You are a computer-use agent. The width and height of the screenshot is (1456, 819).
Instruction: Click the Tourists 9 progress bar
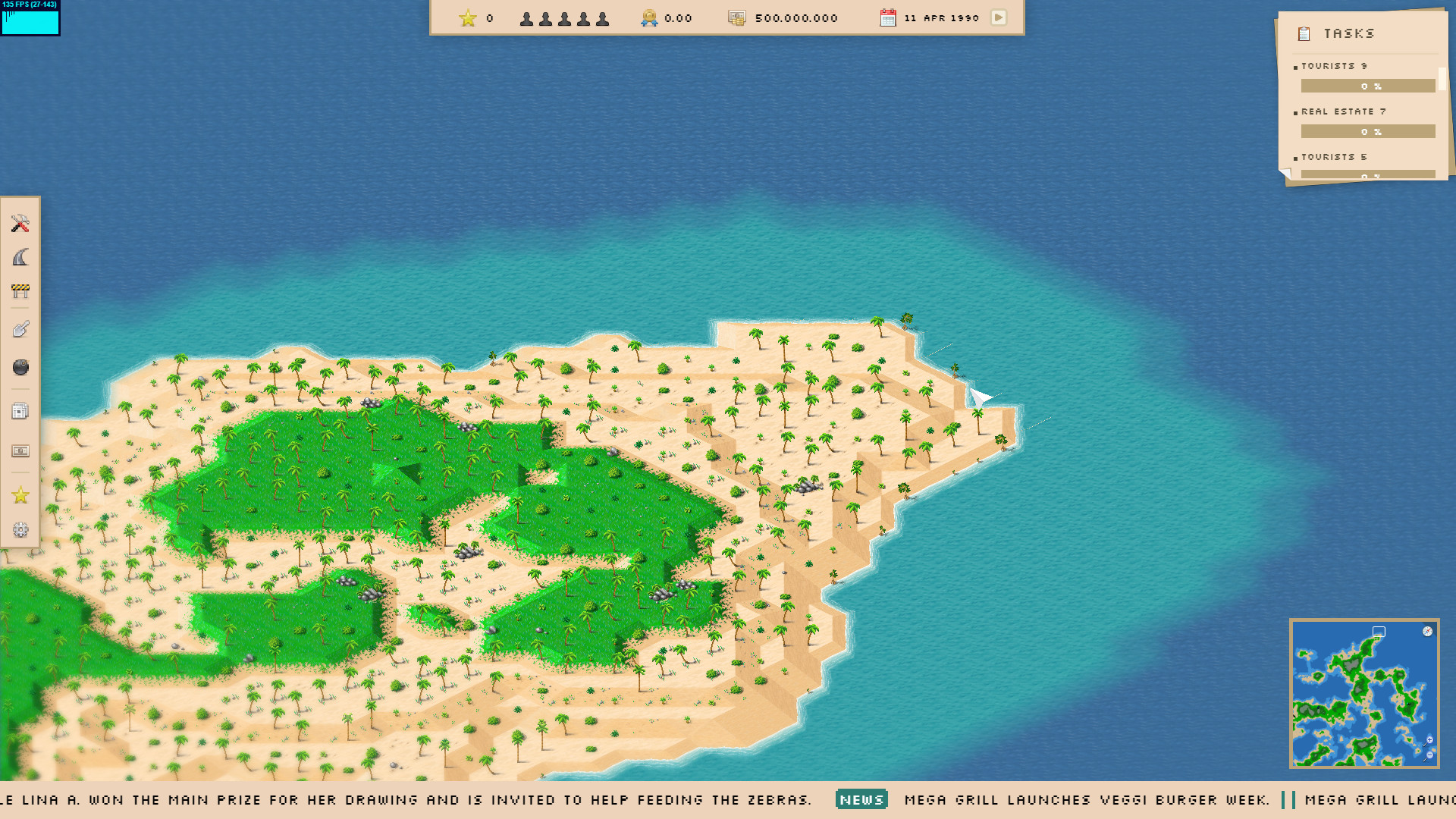click(x=1367, y=86)
